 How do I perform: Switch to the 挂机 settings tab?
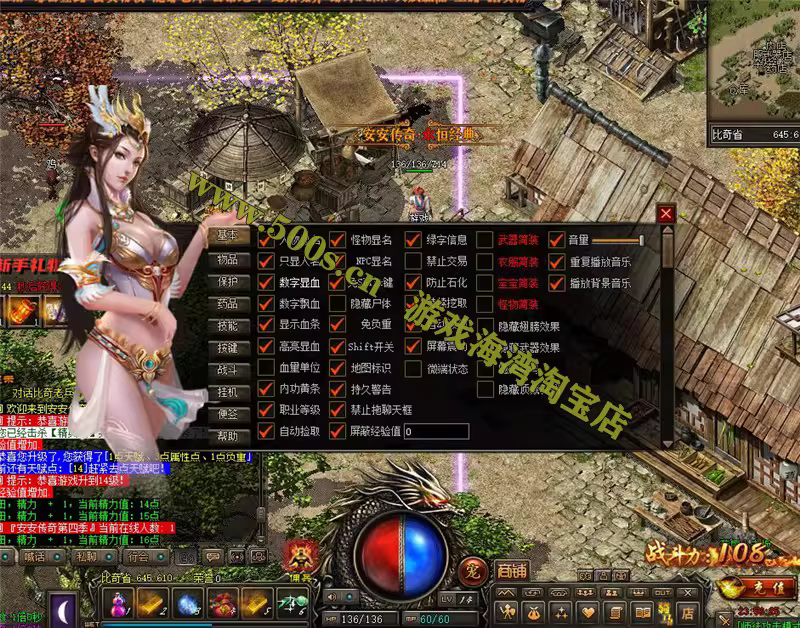click(228, 391)
